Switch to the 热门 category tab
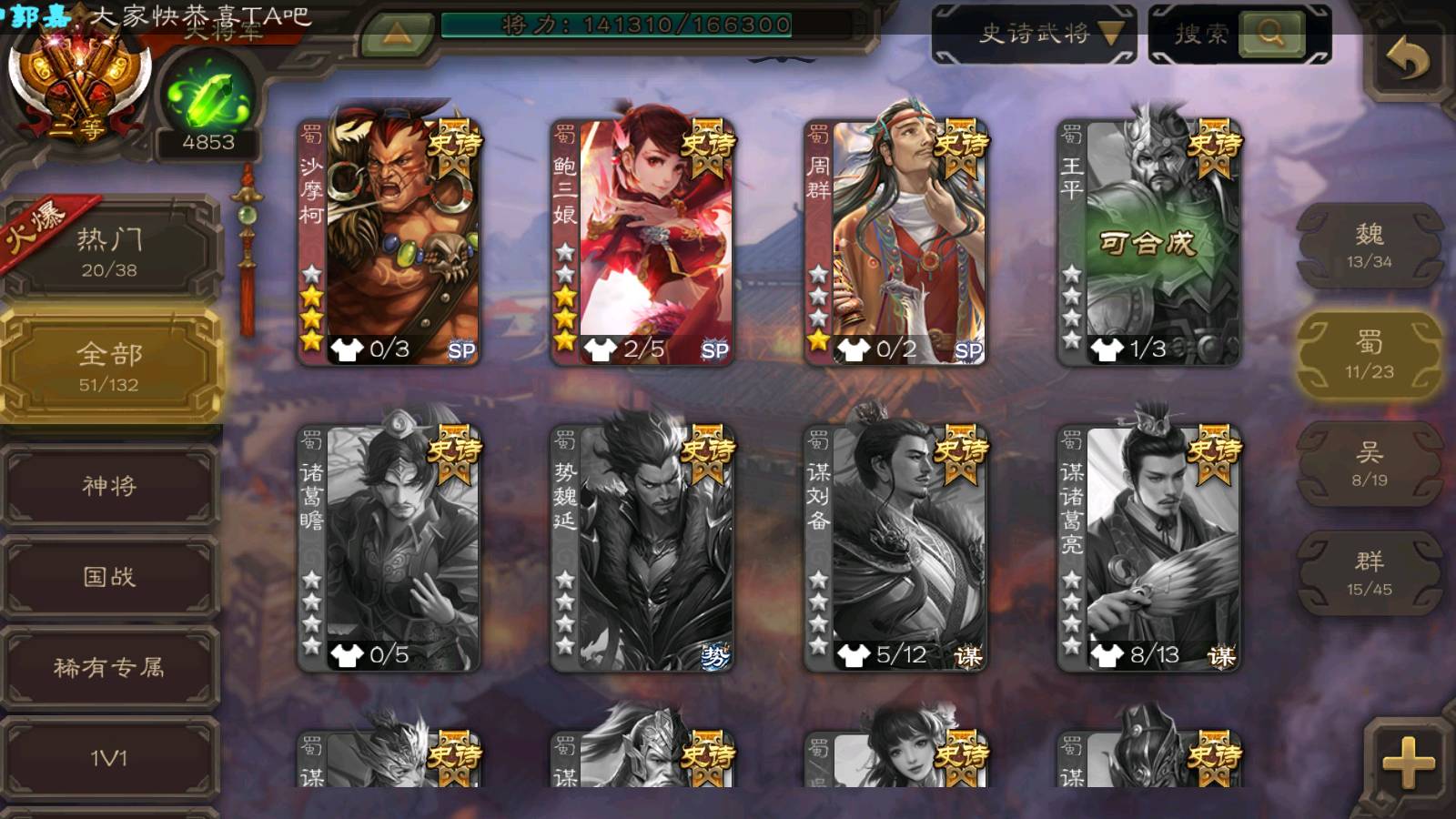The width and height of the screenshot is (1456, 819). 110,251
